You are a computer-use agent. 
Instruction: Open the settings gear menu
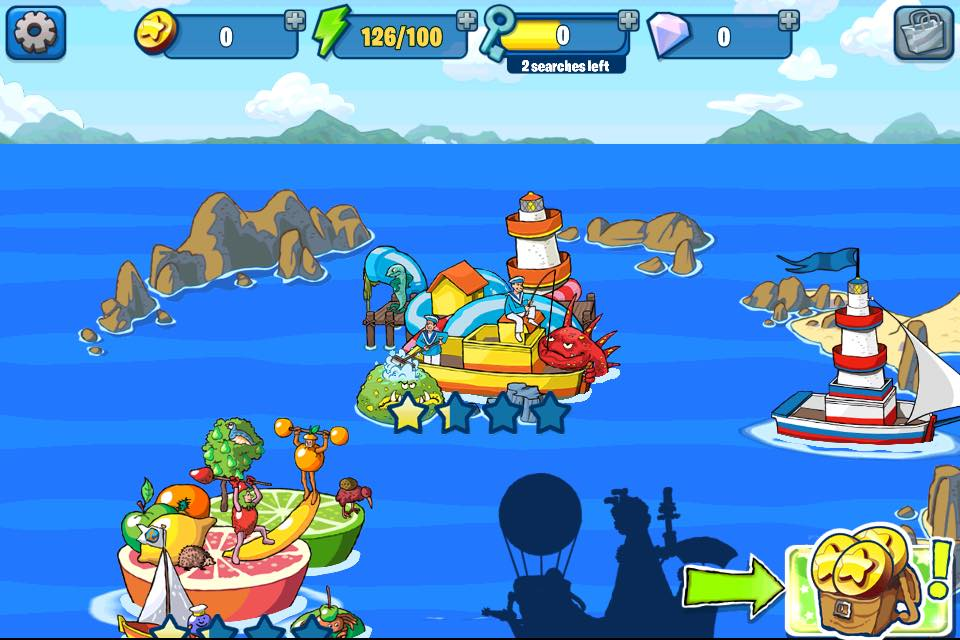36,33
